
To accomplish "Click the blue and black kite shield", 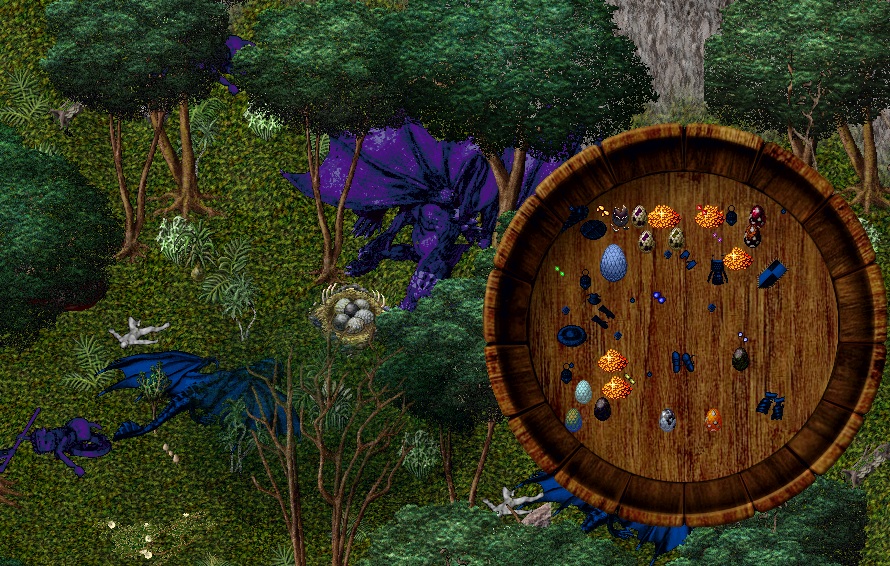I will 771,273.
